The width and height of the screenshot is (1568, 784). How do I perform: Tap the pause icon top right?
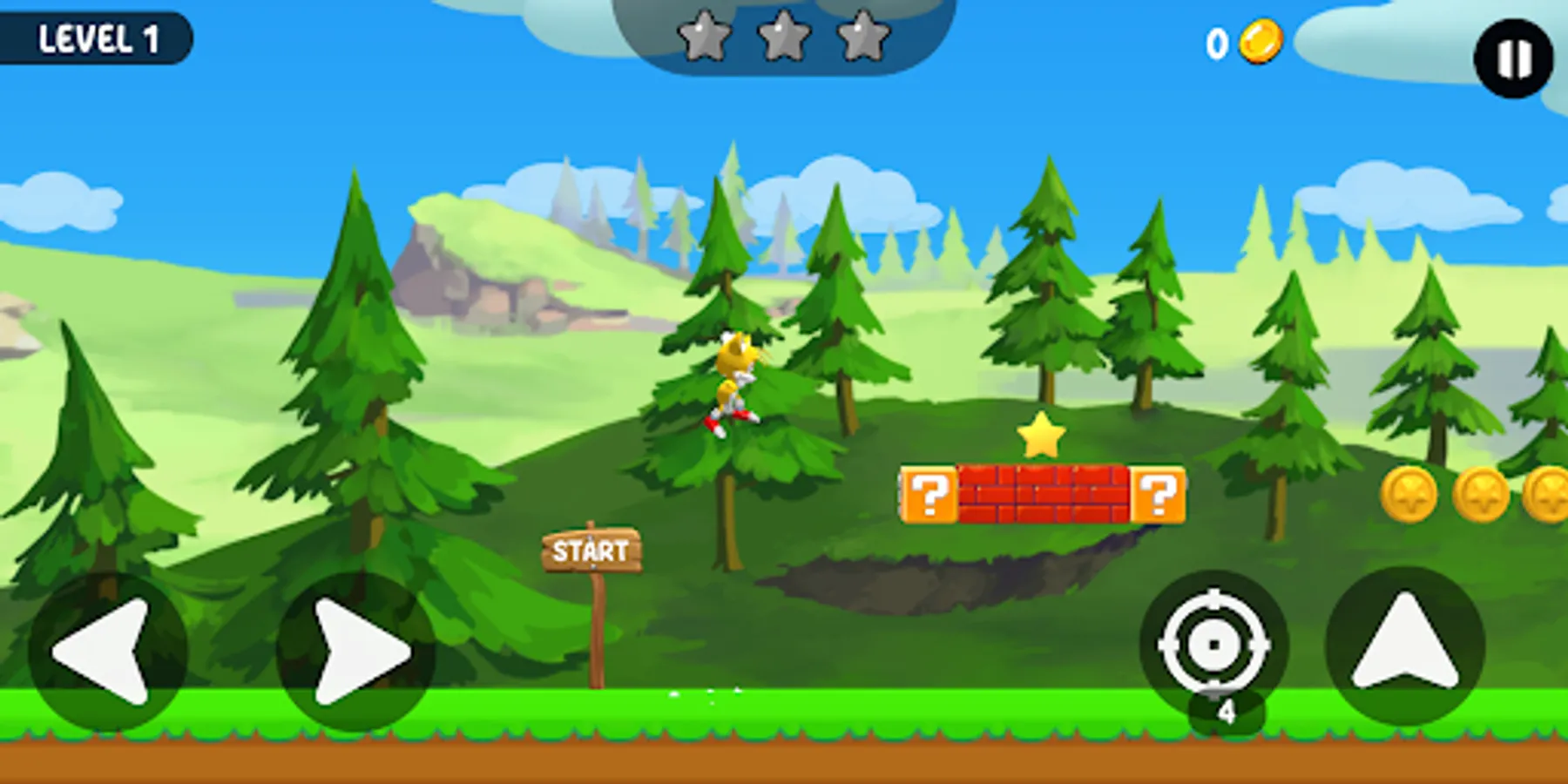click(1511, 54)
